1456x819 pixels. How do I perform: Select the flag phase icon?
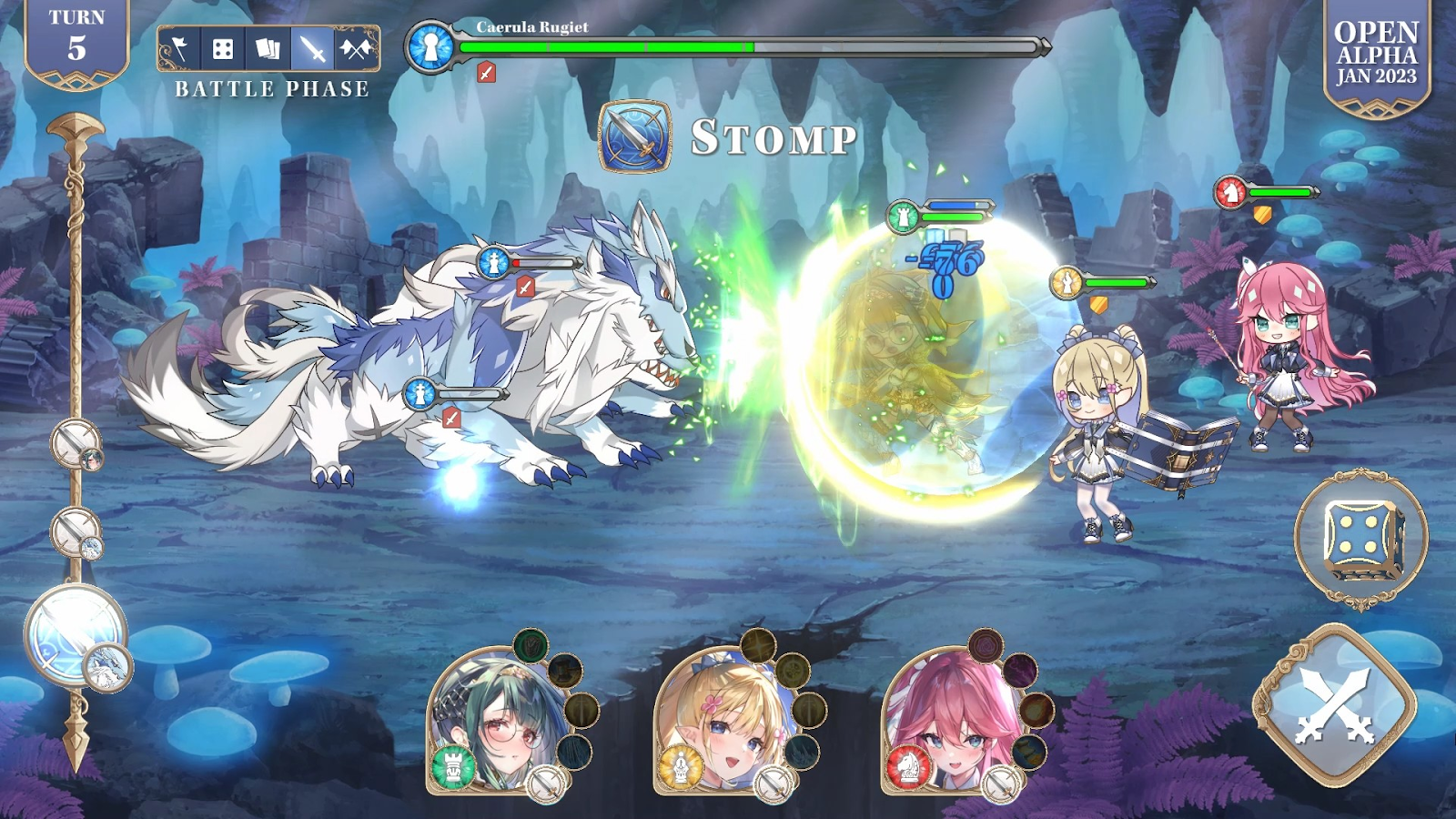click(179, 48)
